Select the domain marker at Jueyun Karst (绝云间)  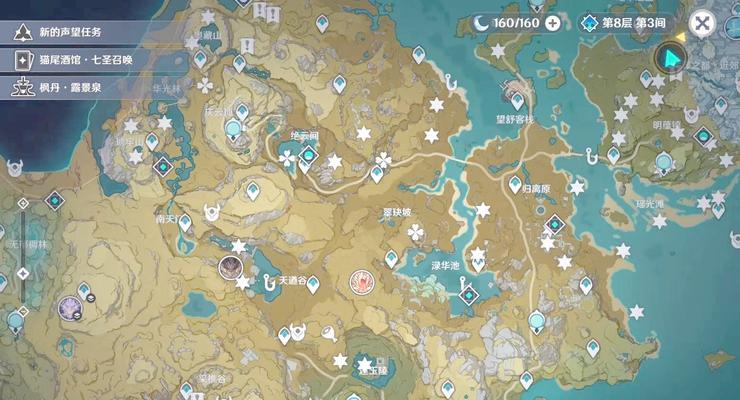(x=309, y=155)
